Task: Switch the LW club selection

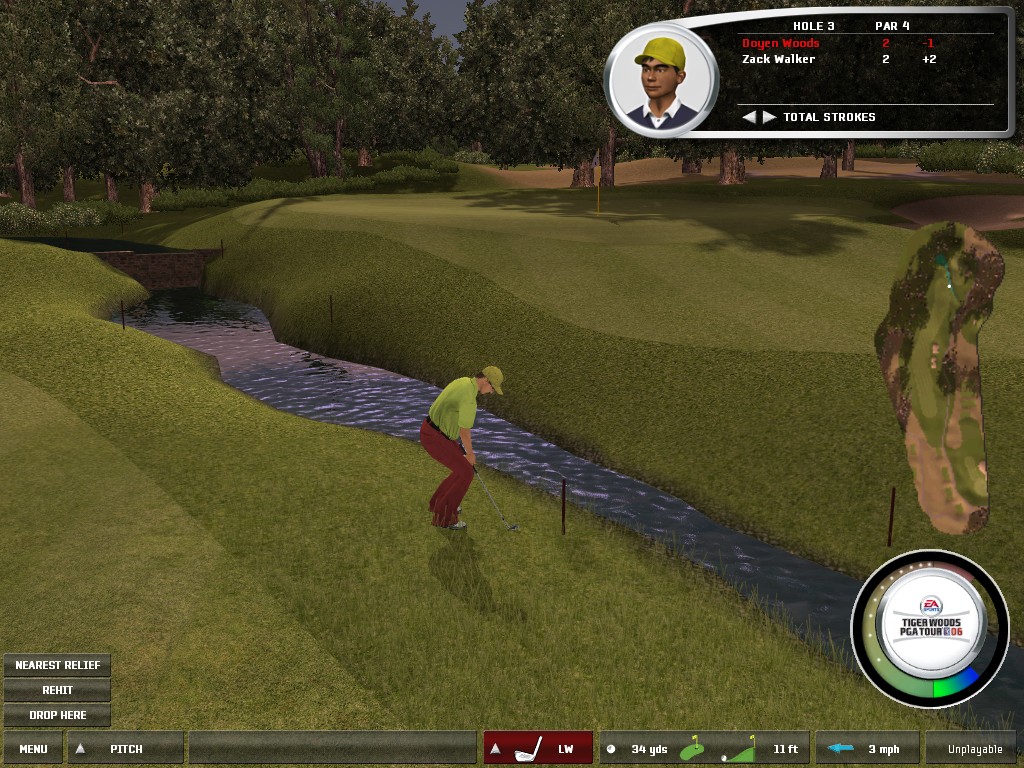Action: pyautogui.click(x=538, y=748)
